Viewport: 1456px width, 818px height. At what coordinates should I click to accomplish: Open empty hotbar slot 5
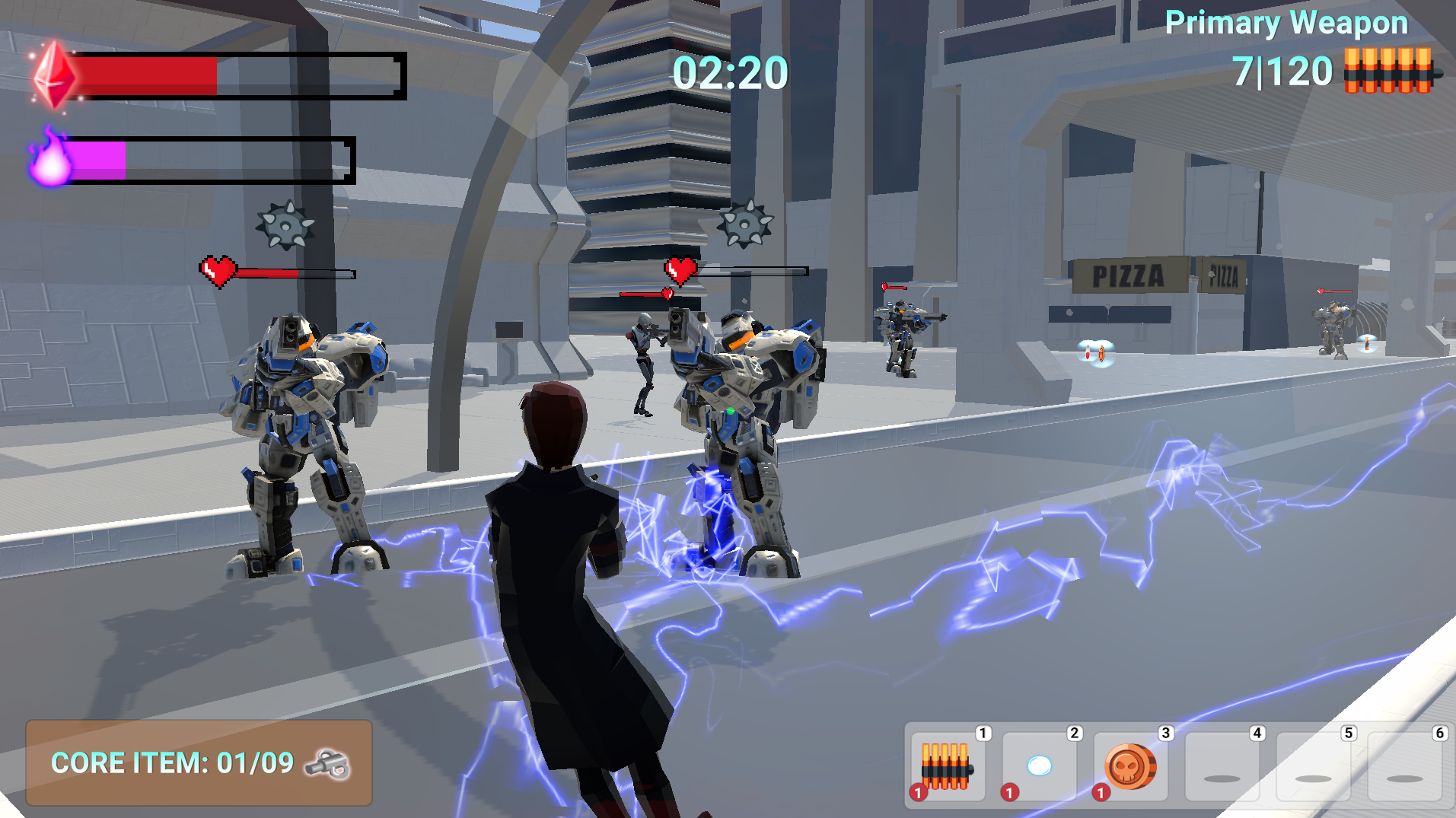(1313, 765)
